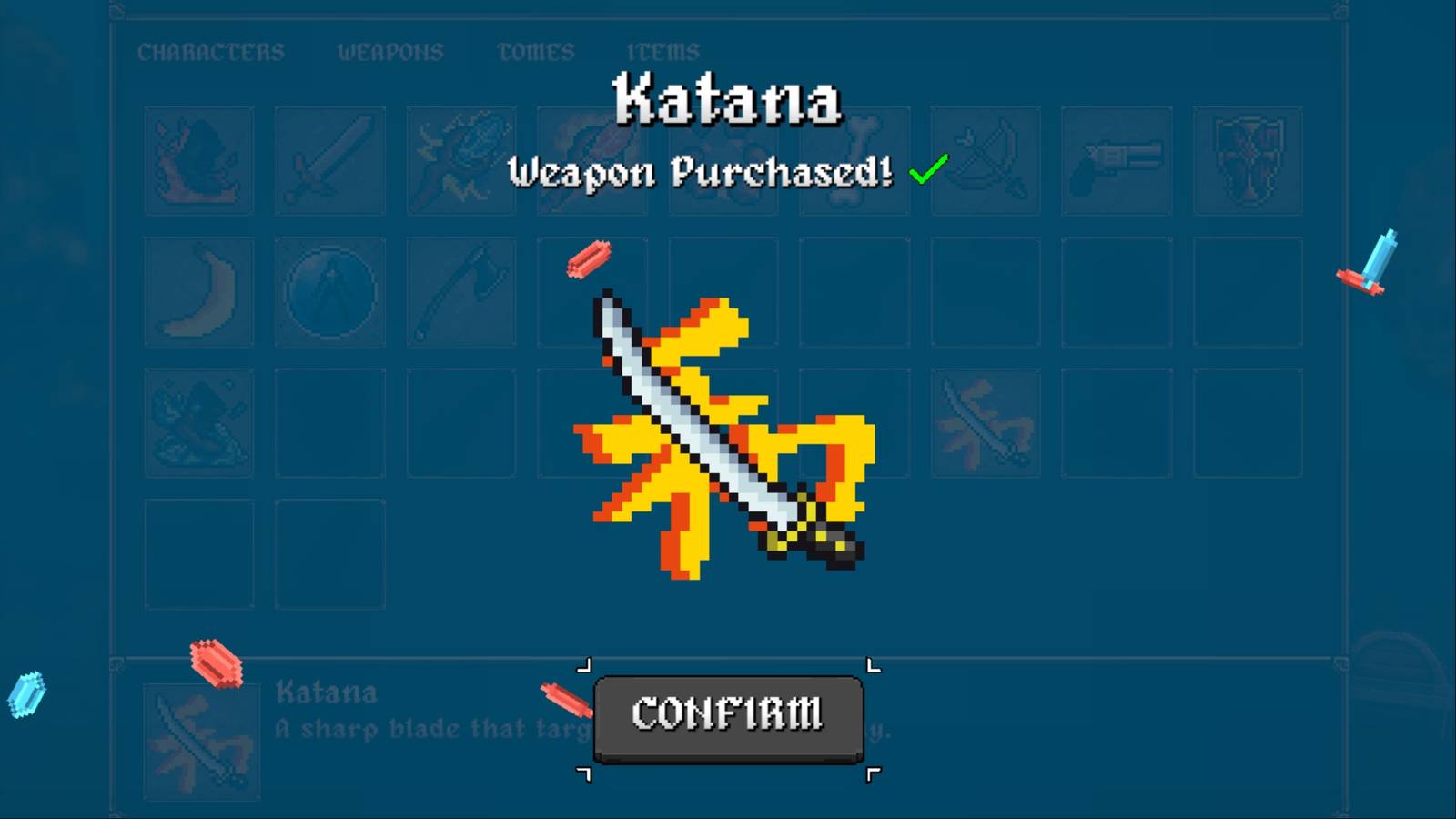Select the flaming whip weapon icon

click(198, 159)
